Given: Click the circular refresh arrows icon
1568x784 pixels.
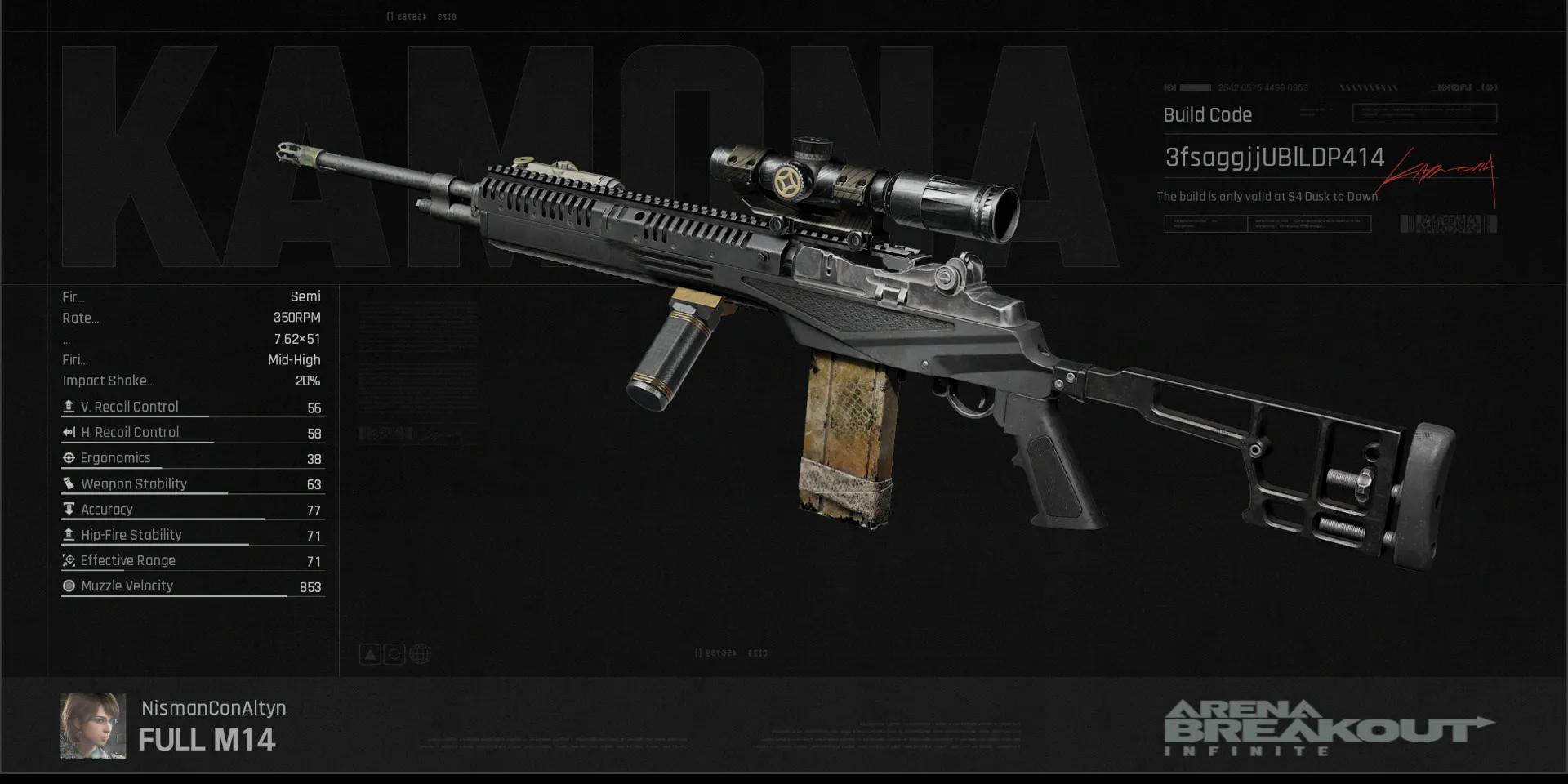Looking at the screenshot, I should [394, 654].
